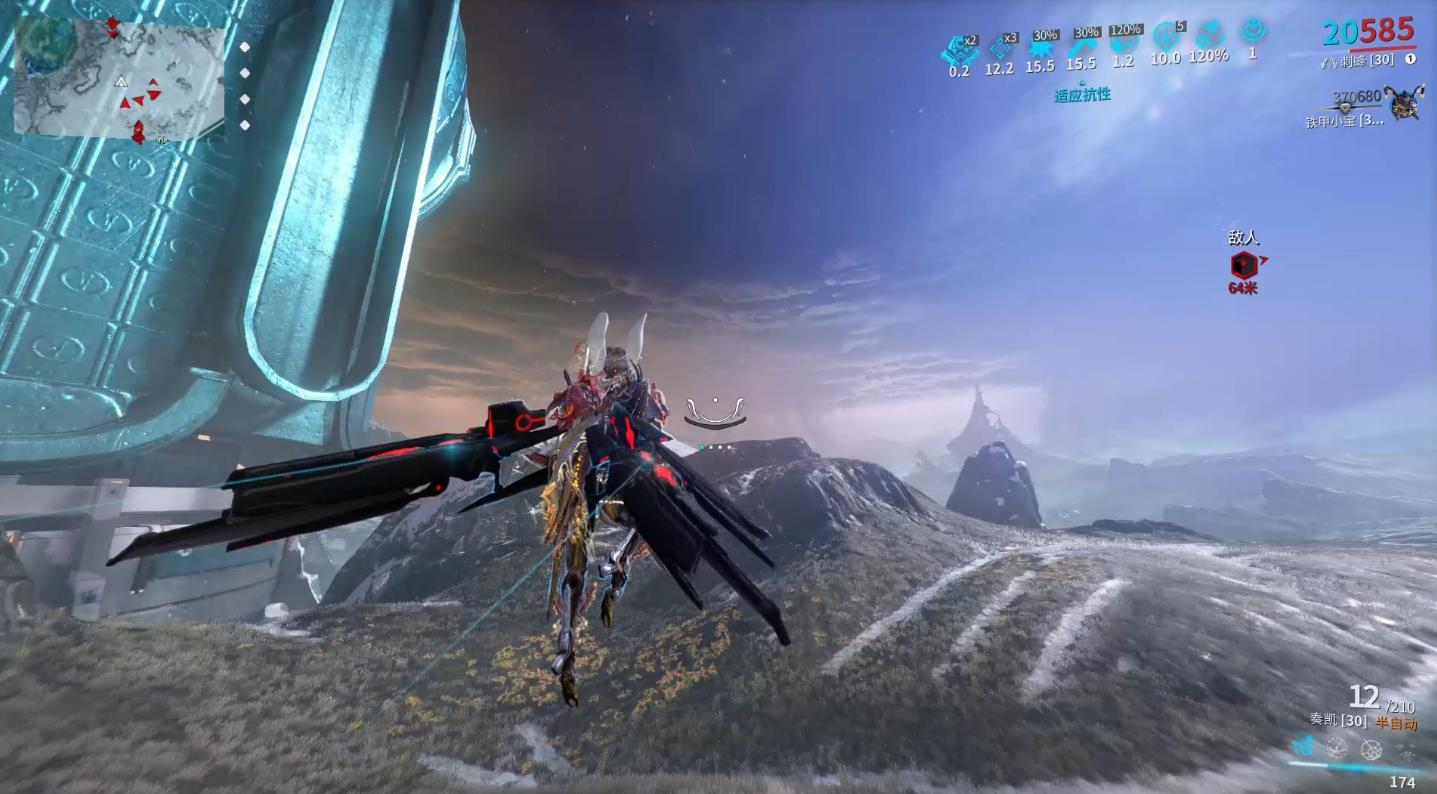Select the x2 buff icon

click(x=960, y=47)
